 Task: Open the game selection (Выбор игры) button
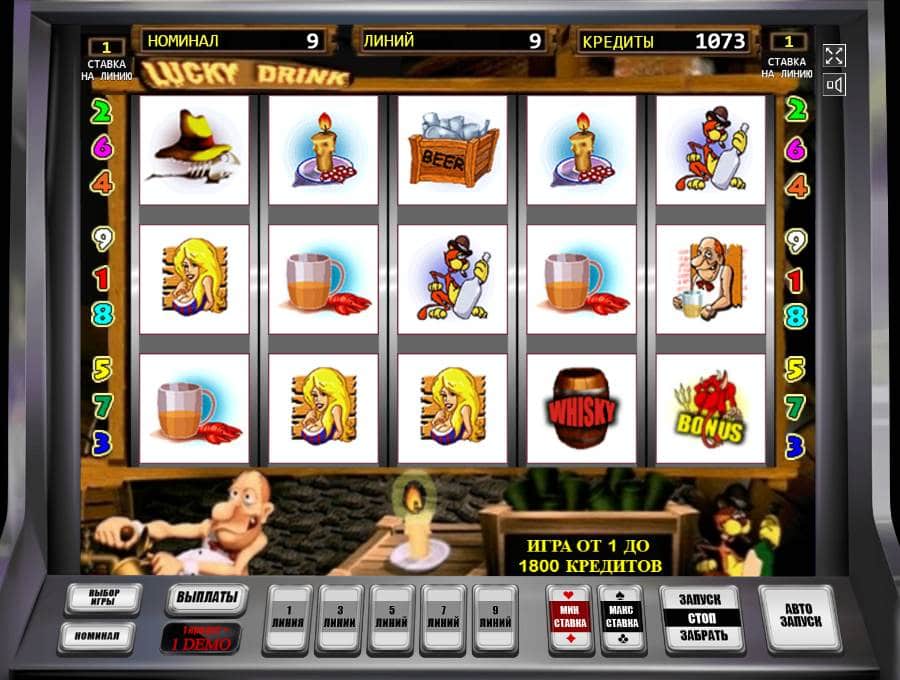point(104,599)
